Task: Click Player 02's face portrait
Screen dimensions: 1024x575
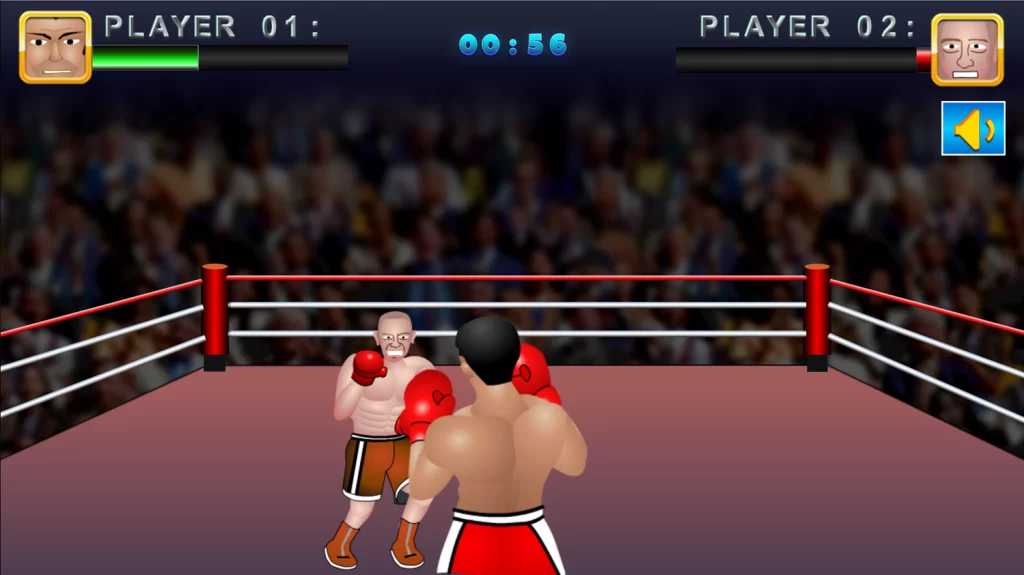Action: pyautogui.click(x=966, y=49)
